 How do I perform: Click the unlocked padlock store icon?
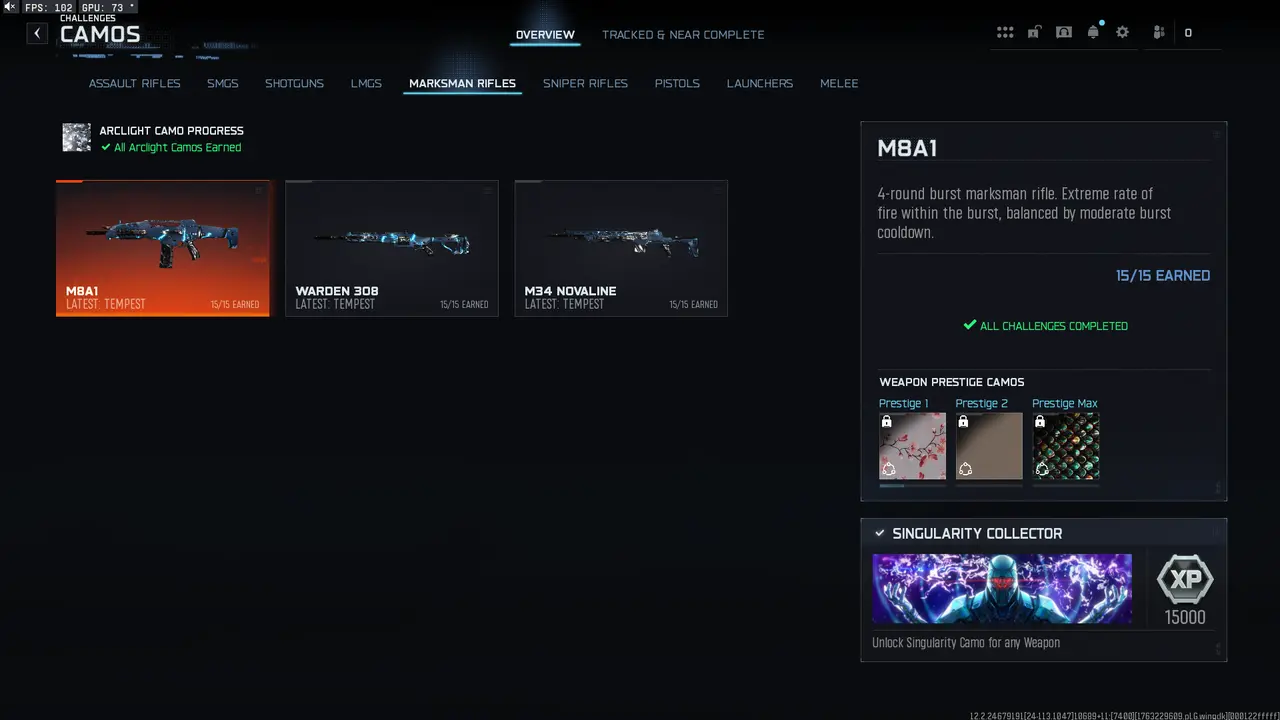(1034, 32)
